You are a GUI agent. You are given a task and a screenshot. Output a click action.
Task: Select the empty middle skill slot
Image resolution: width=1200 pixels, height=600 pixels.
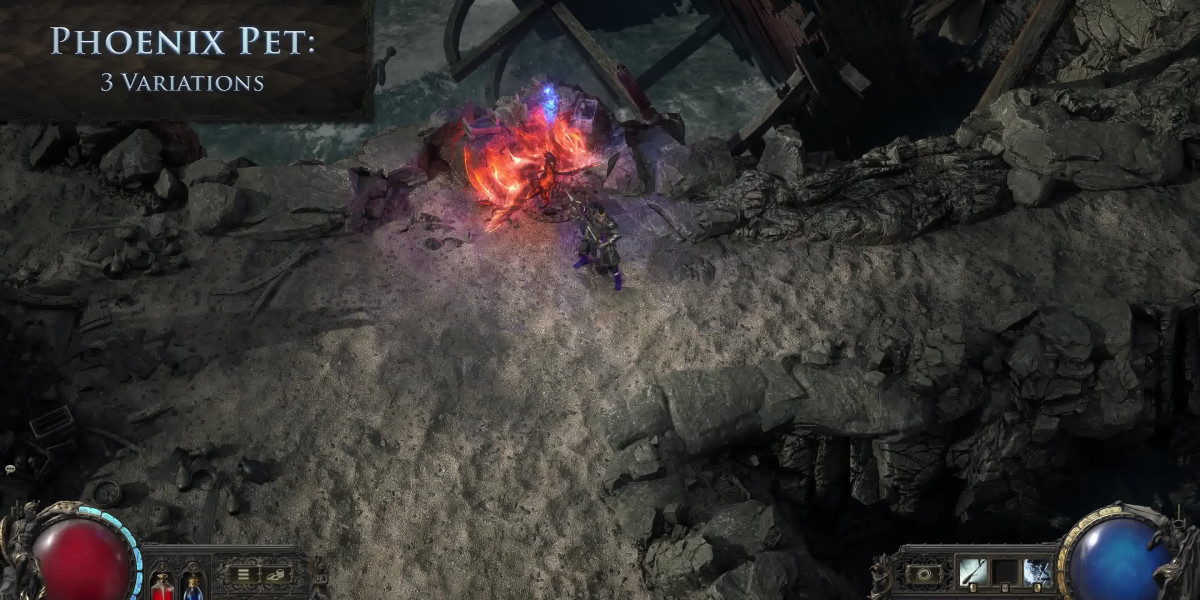tap(1005, 573)
